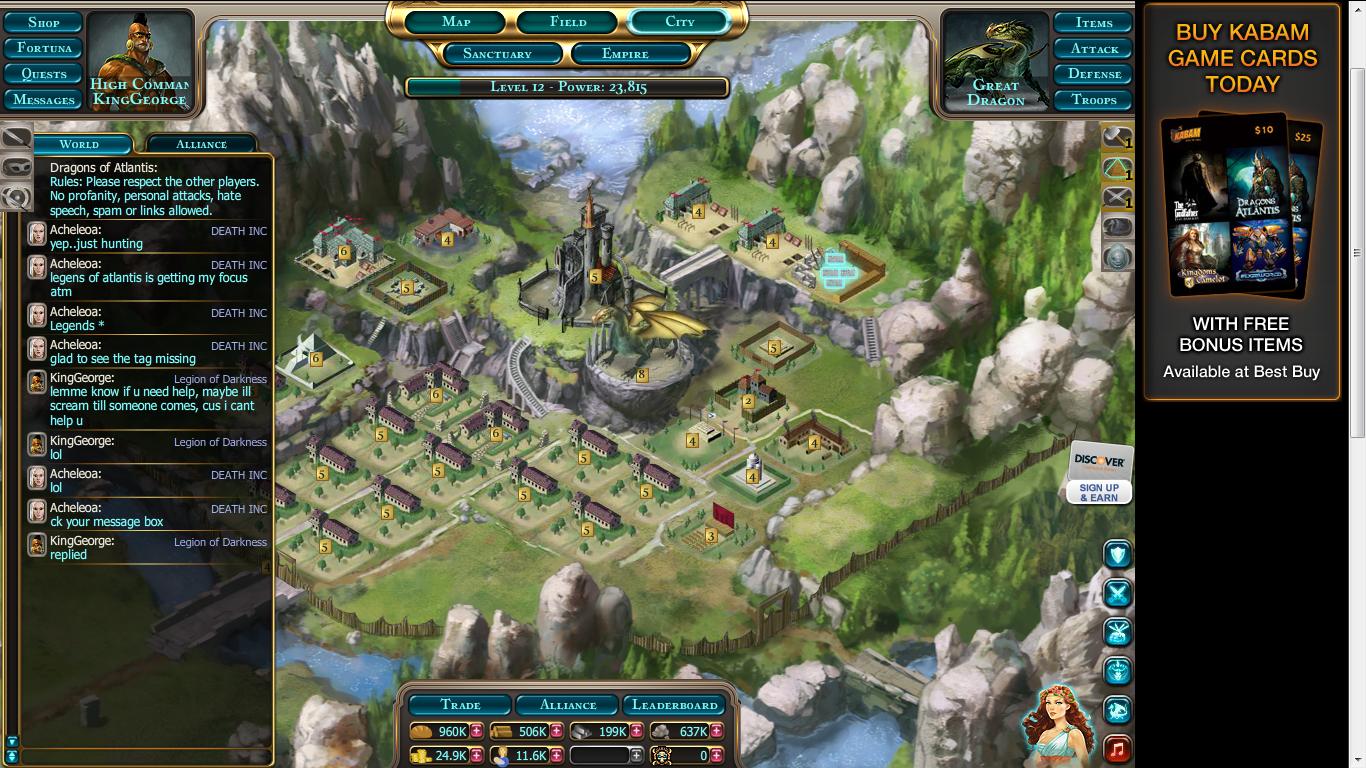Image resolution: width=1366 pixels, height=768 pixels.
Task: View the Troops panel
Action: coord(1094,100)
